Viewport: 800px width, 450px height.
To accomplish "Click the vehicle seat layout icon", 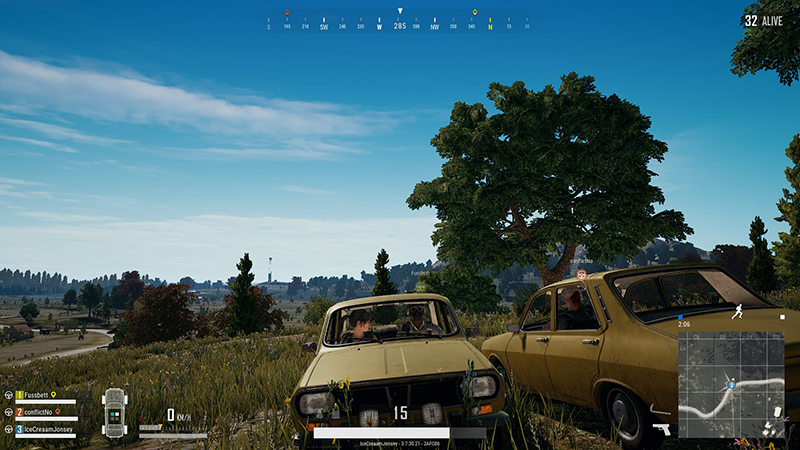I will (115, 412).
